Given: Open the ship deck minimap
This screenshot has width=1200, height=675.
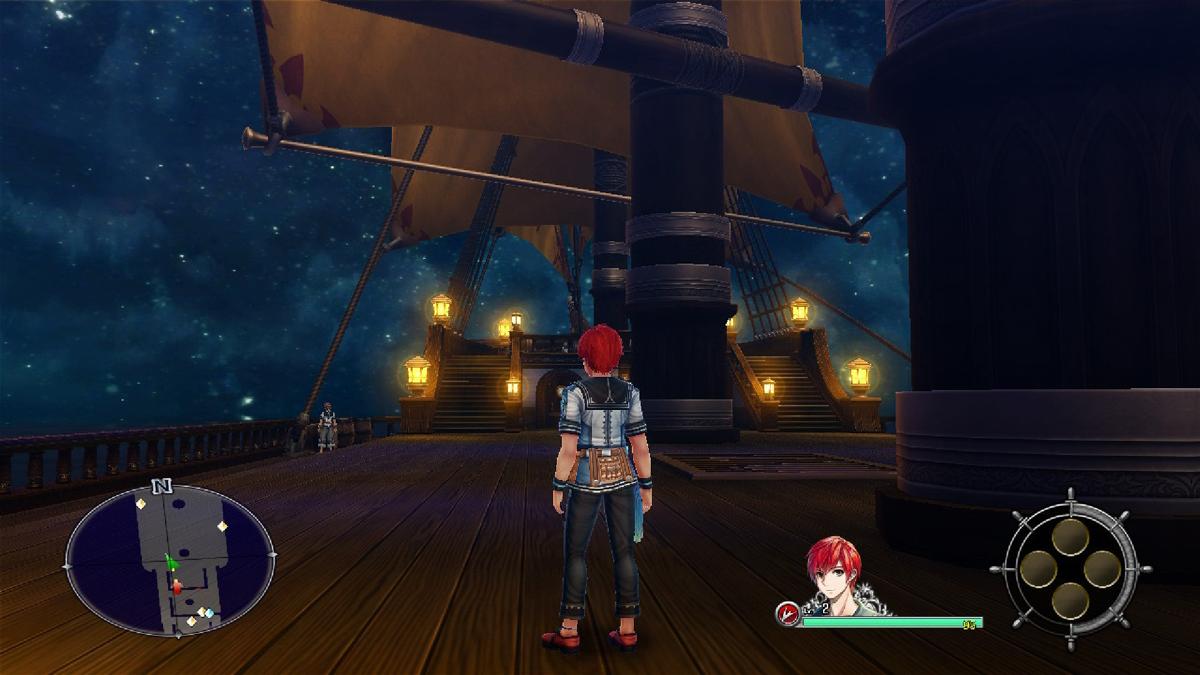Looking at the screenshot, I should click(170, 560).
